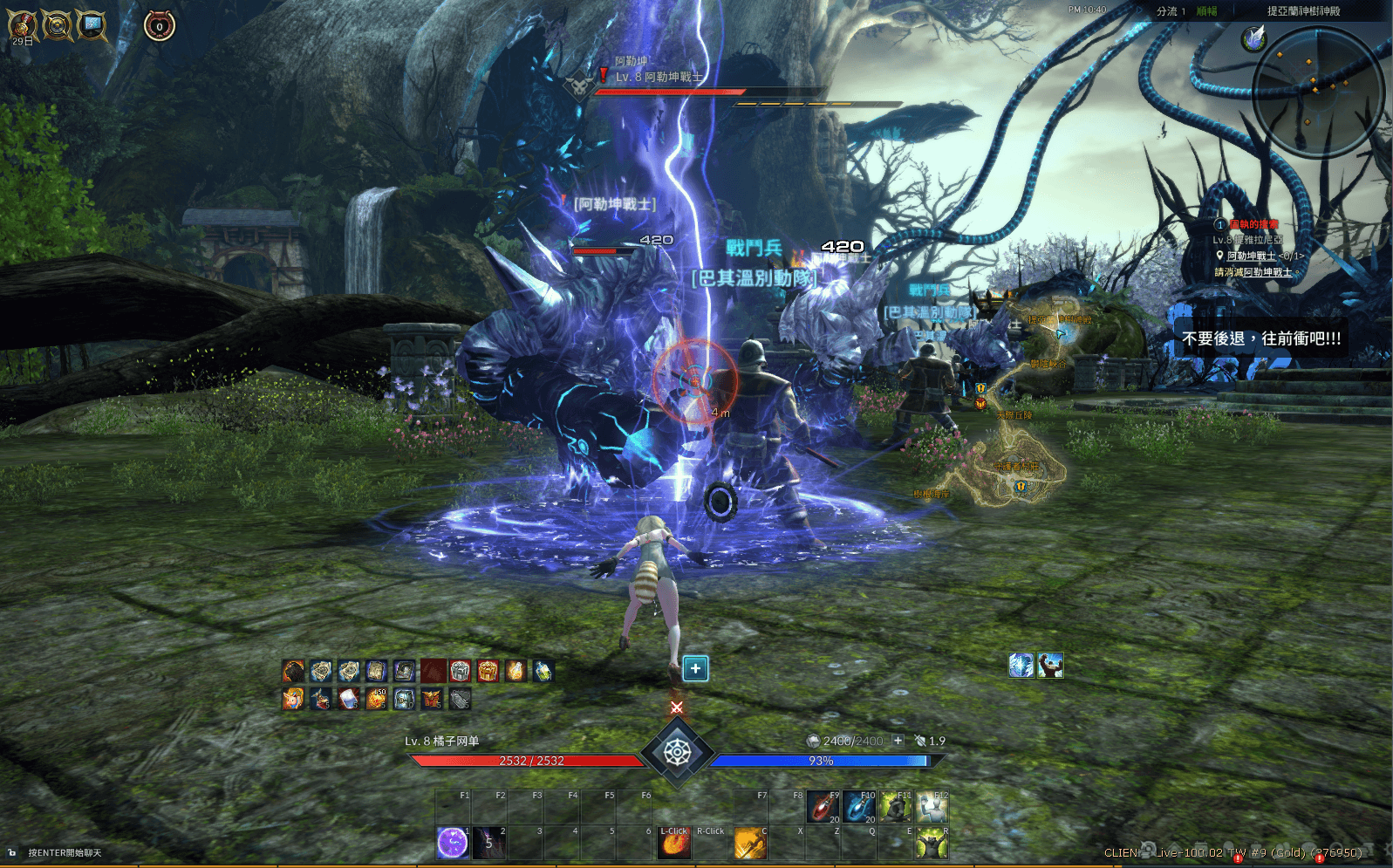
Task: Use the green potion bottle item
Action: coord(543,671)
